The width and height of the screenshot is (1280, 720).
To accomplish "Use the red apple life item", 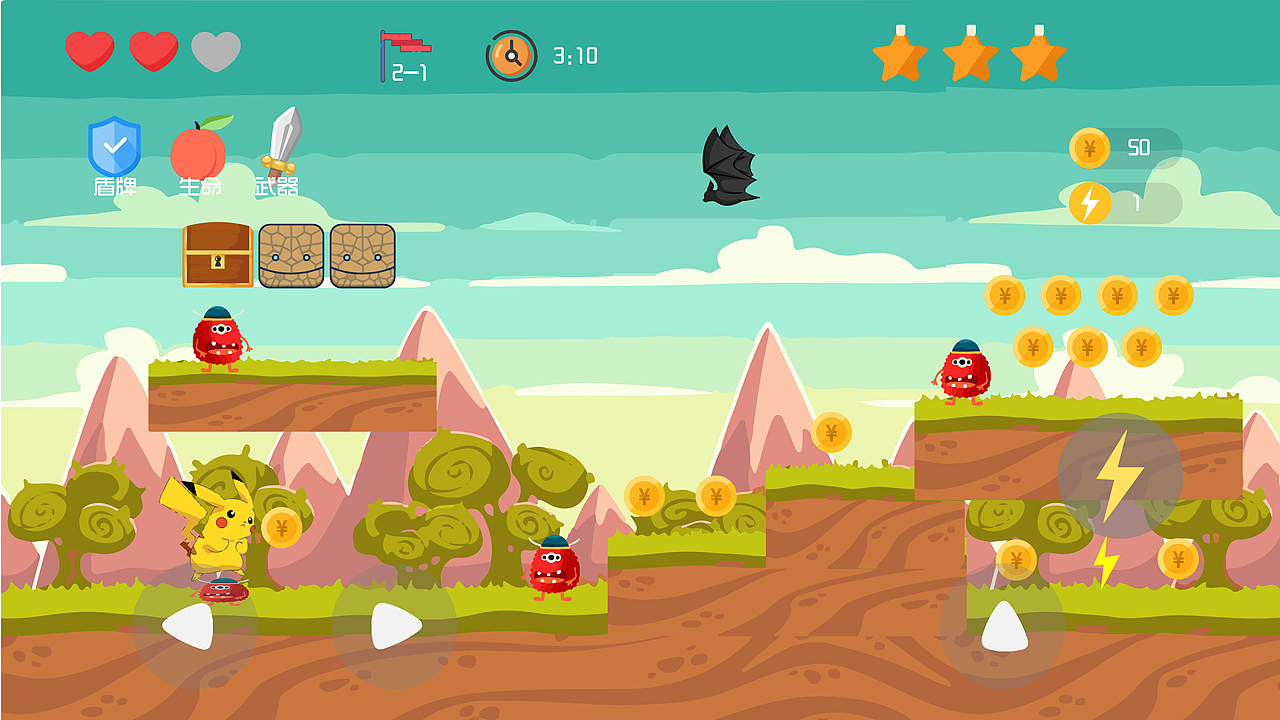I will tap(200, 150).
